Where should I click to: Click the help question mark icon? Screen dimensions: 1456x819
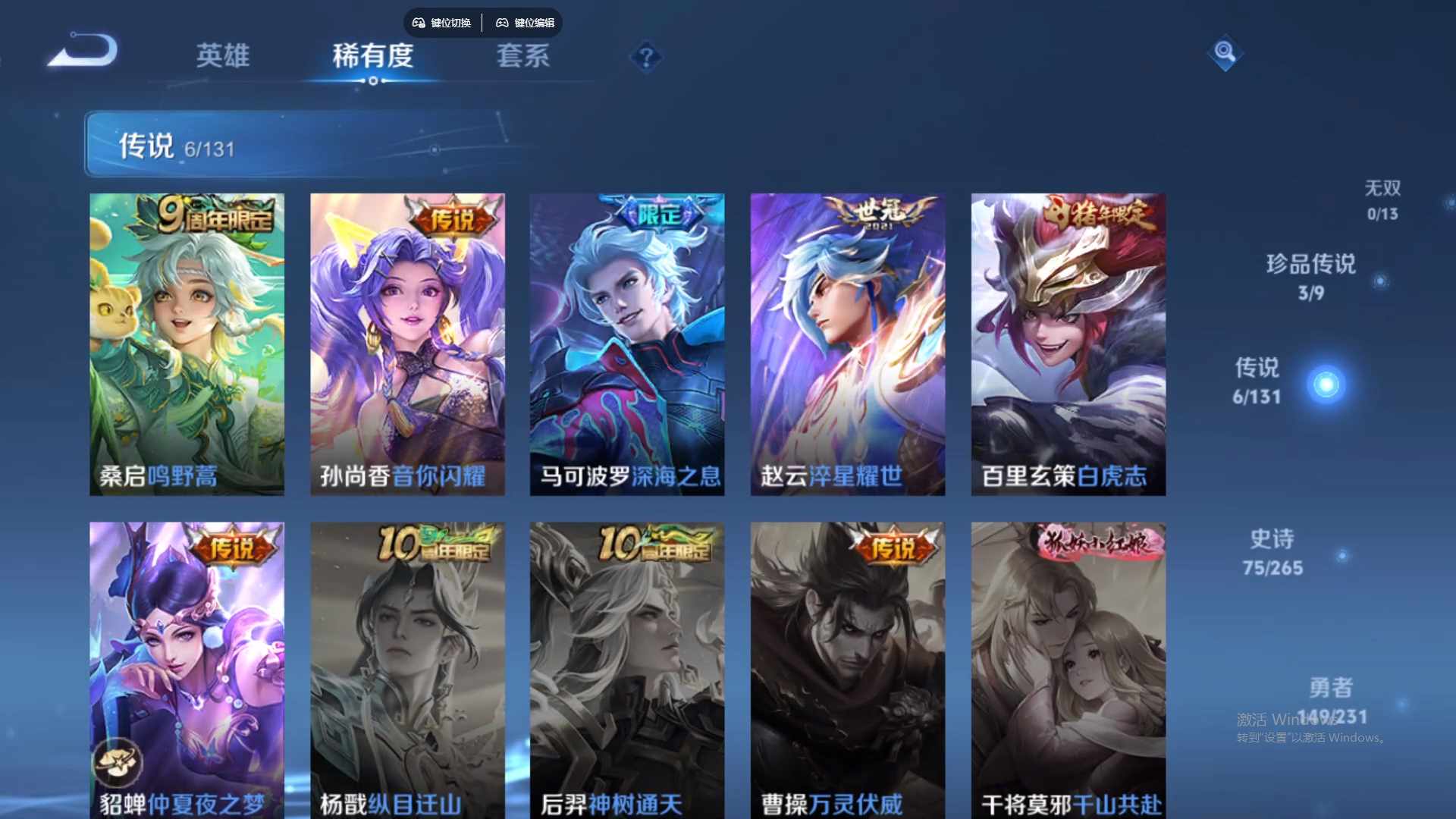(645, 58)
